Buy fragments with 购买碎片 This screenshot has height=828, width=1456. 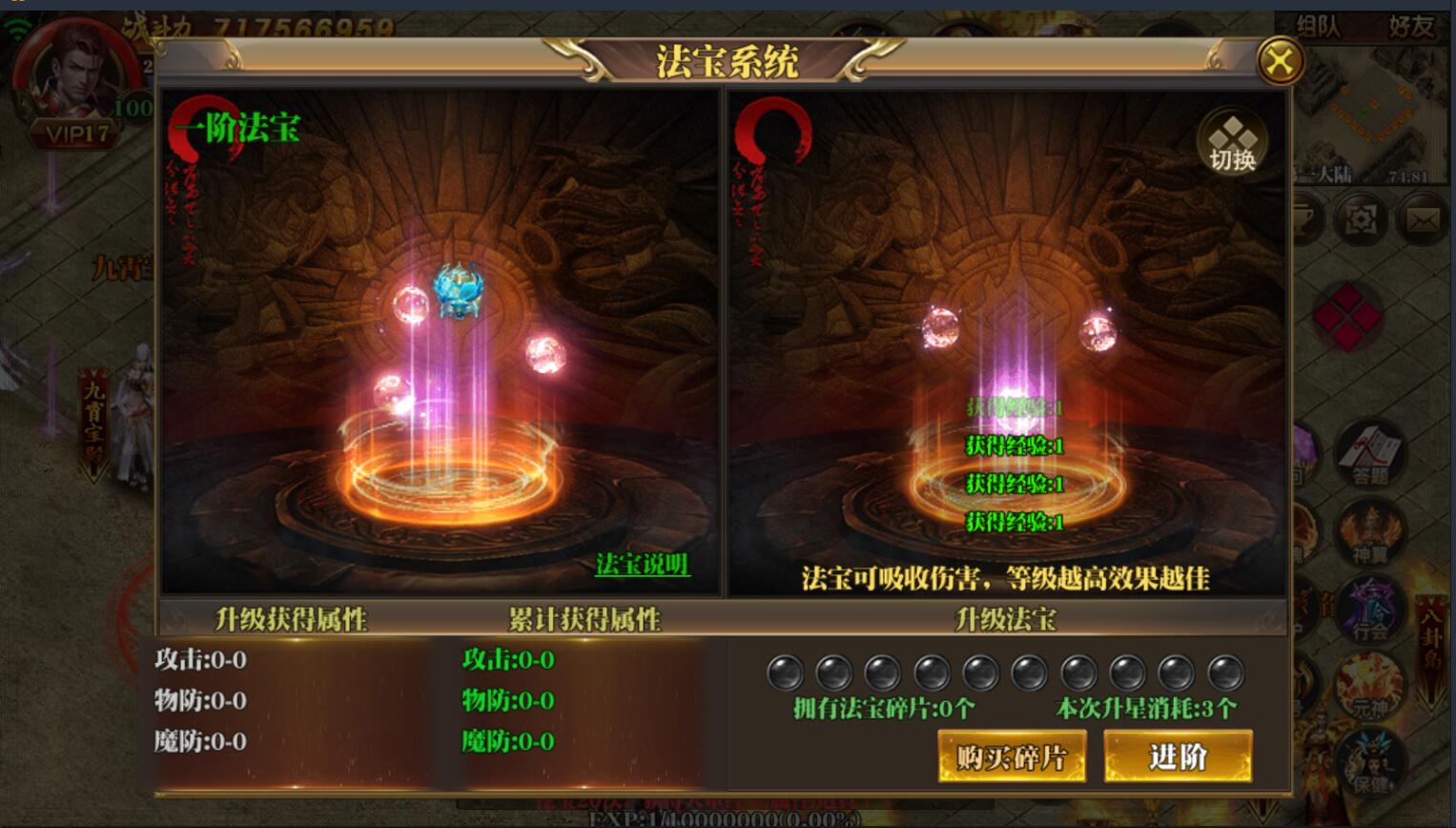click(1012, 756)
